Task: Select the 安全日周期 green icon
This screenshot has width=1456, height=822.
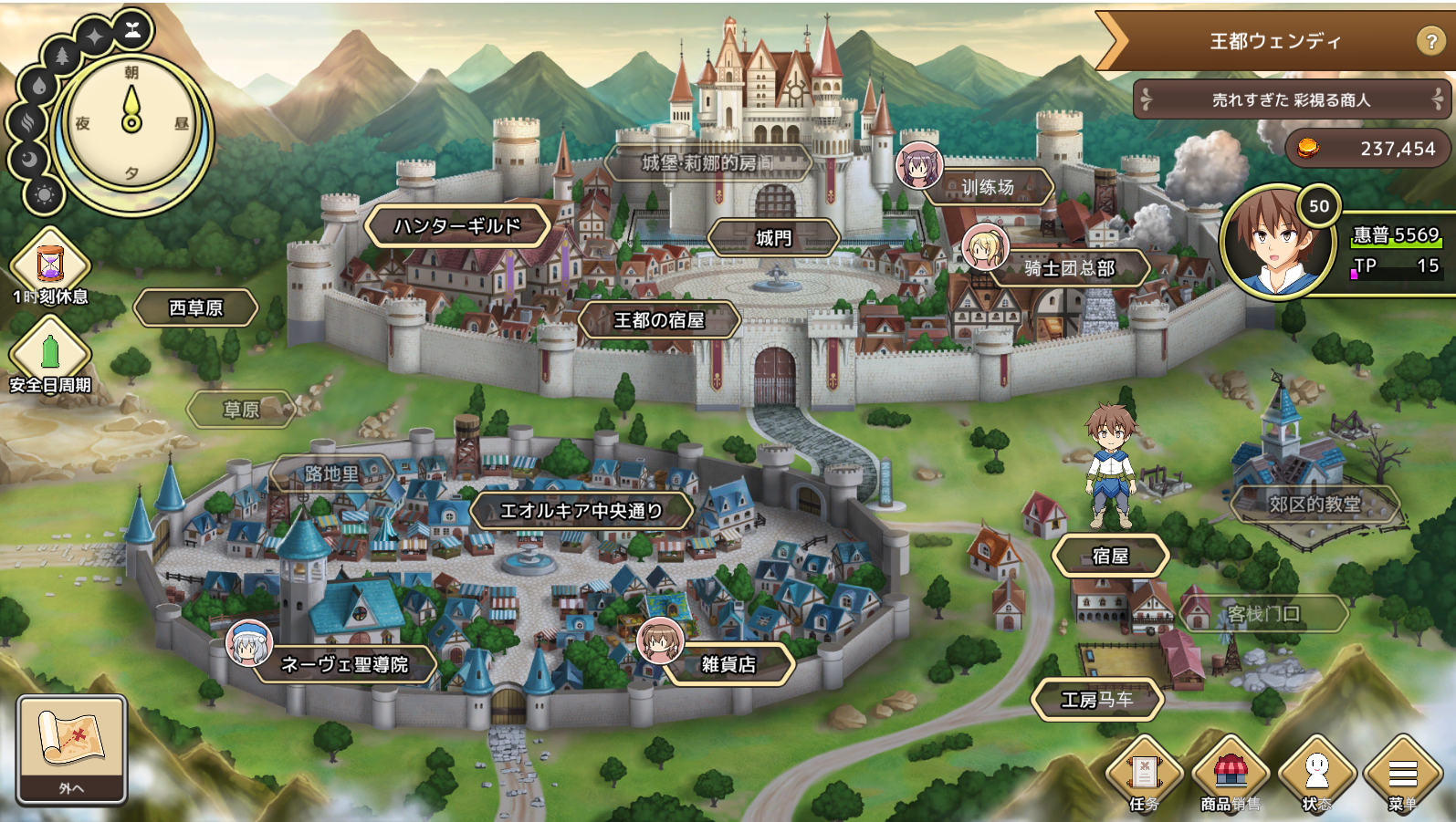Action: [x=50, y=353]
